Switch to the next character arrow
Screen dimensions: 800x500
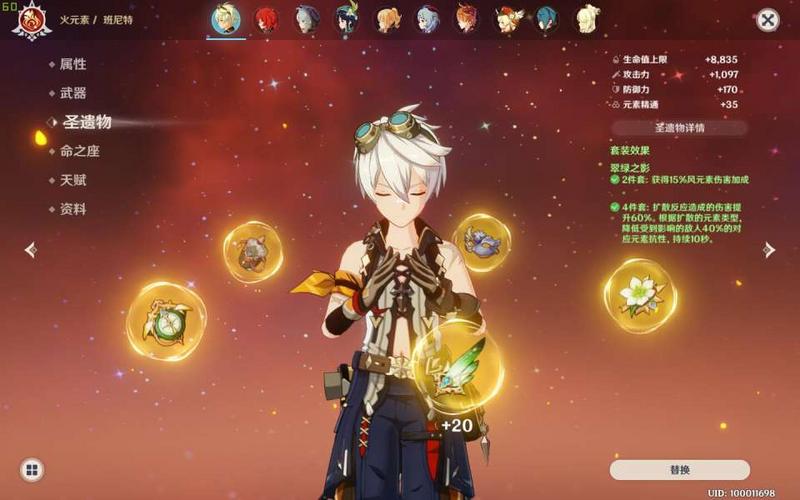tap(768, 250)
